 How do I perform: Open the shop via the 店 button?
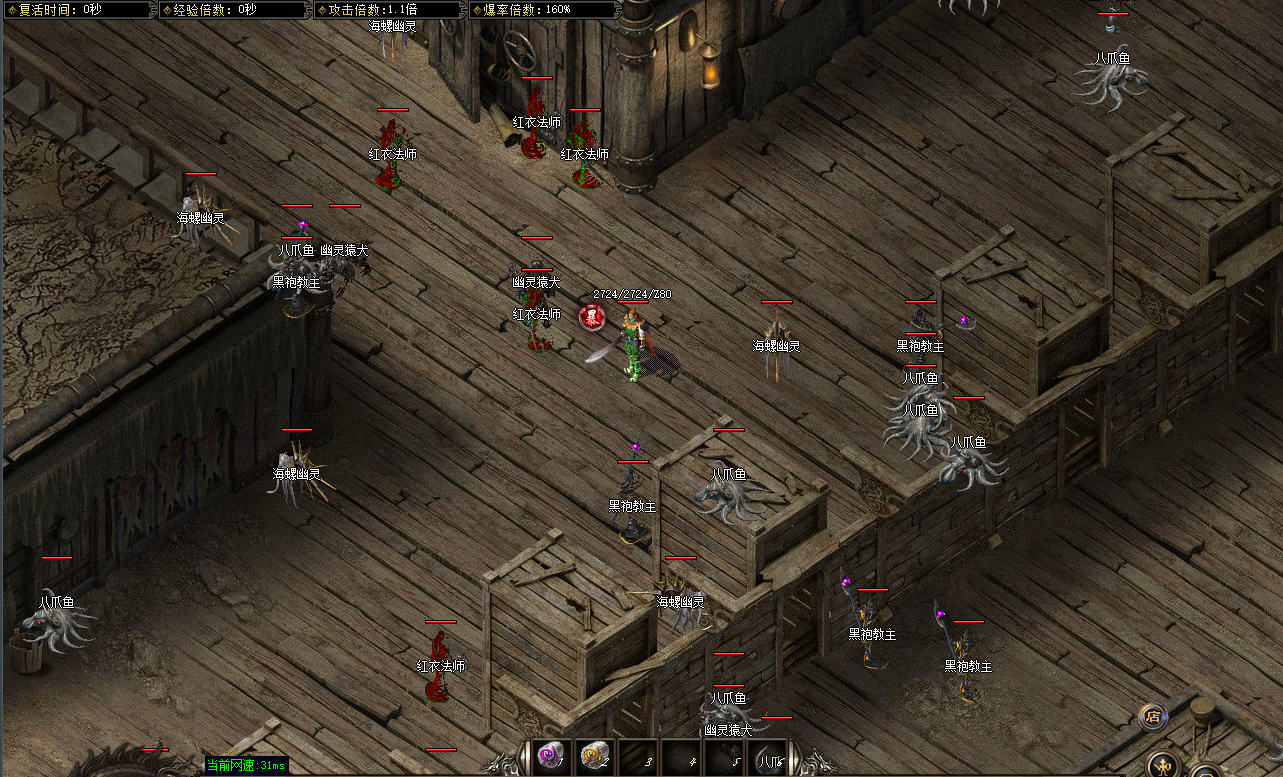(1153, 716)
